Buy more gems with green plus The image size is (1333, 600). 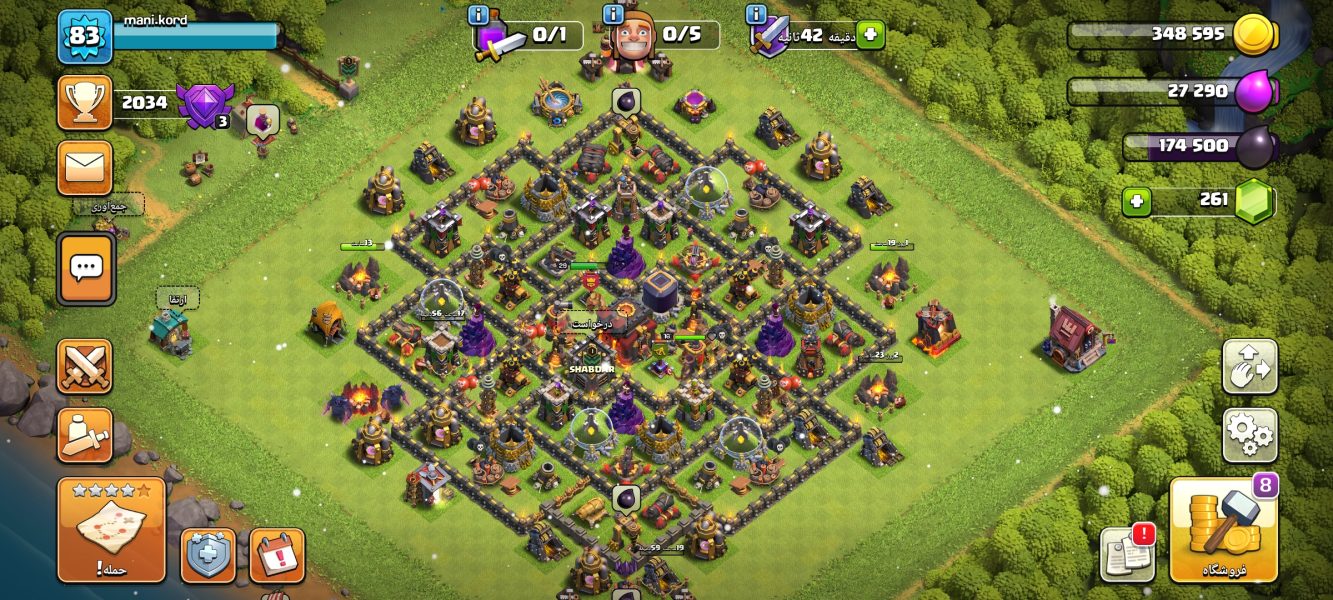coord(1135,201)
